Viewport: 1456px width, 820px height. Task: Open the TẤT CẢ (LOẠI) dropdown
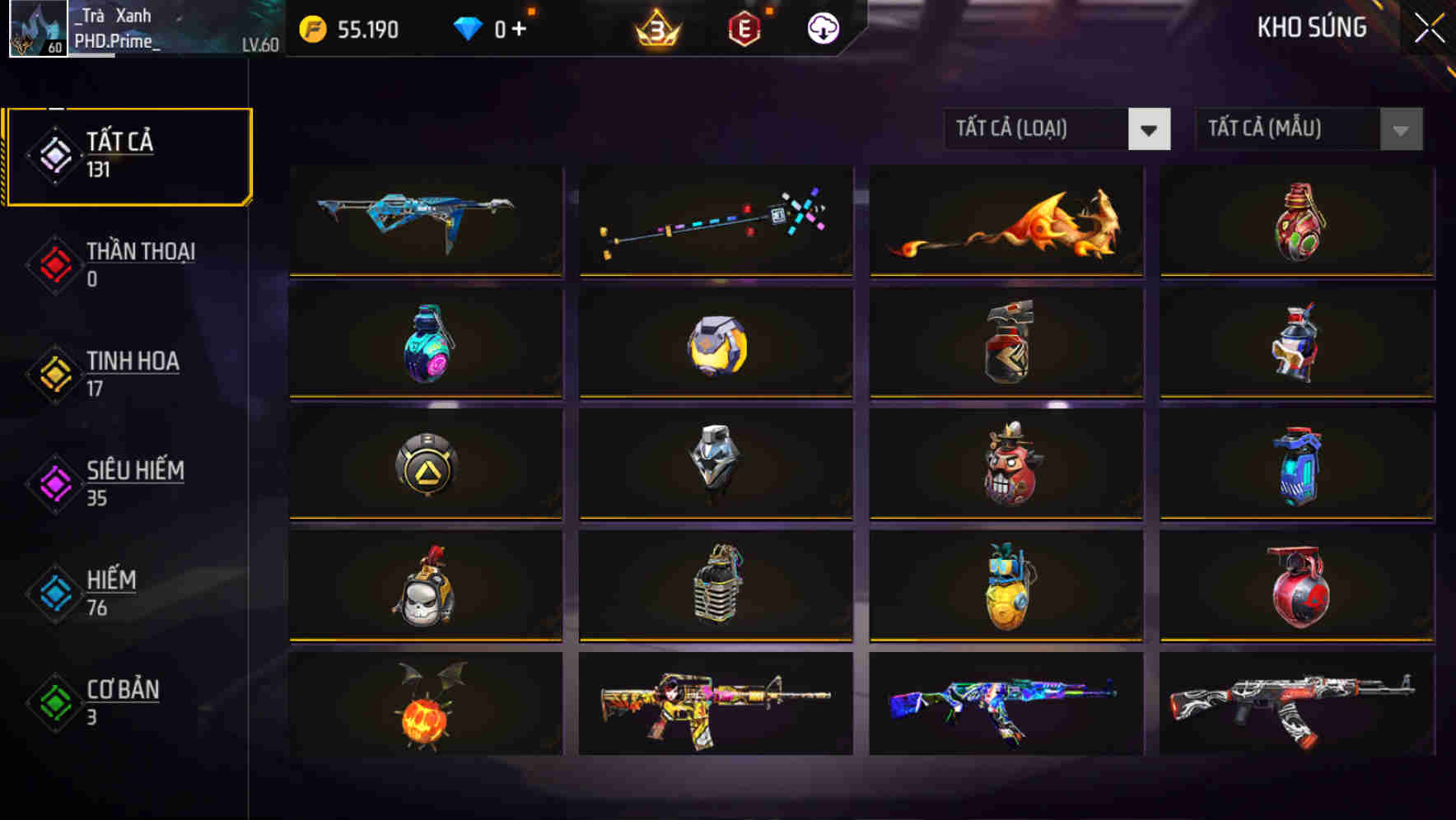pos(1038,129)
